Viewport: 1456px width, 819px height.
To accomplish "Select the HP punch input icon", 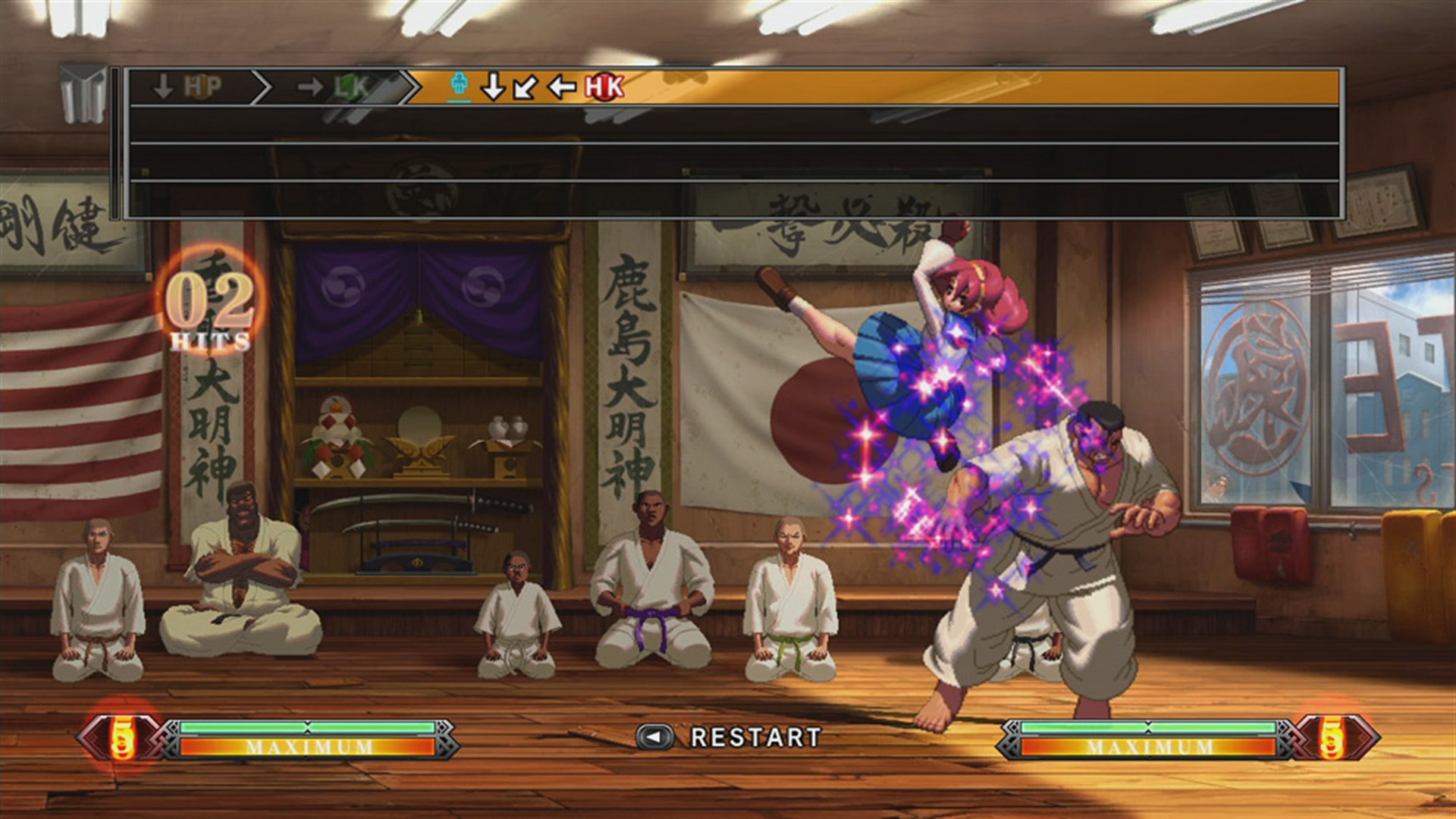I will point(199,86).
